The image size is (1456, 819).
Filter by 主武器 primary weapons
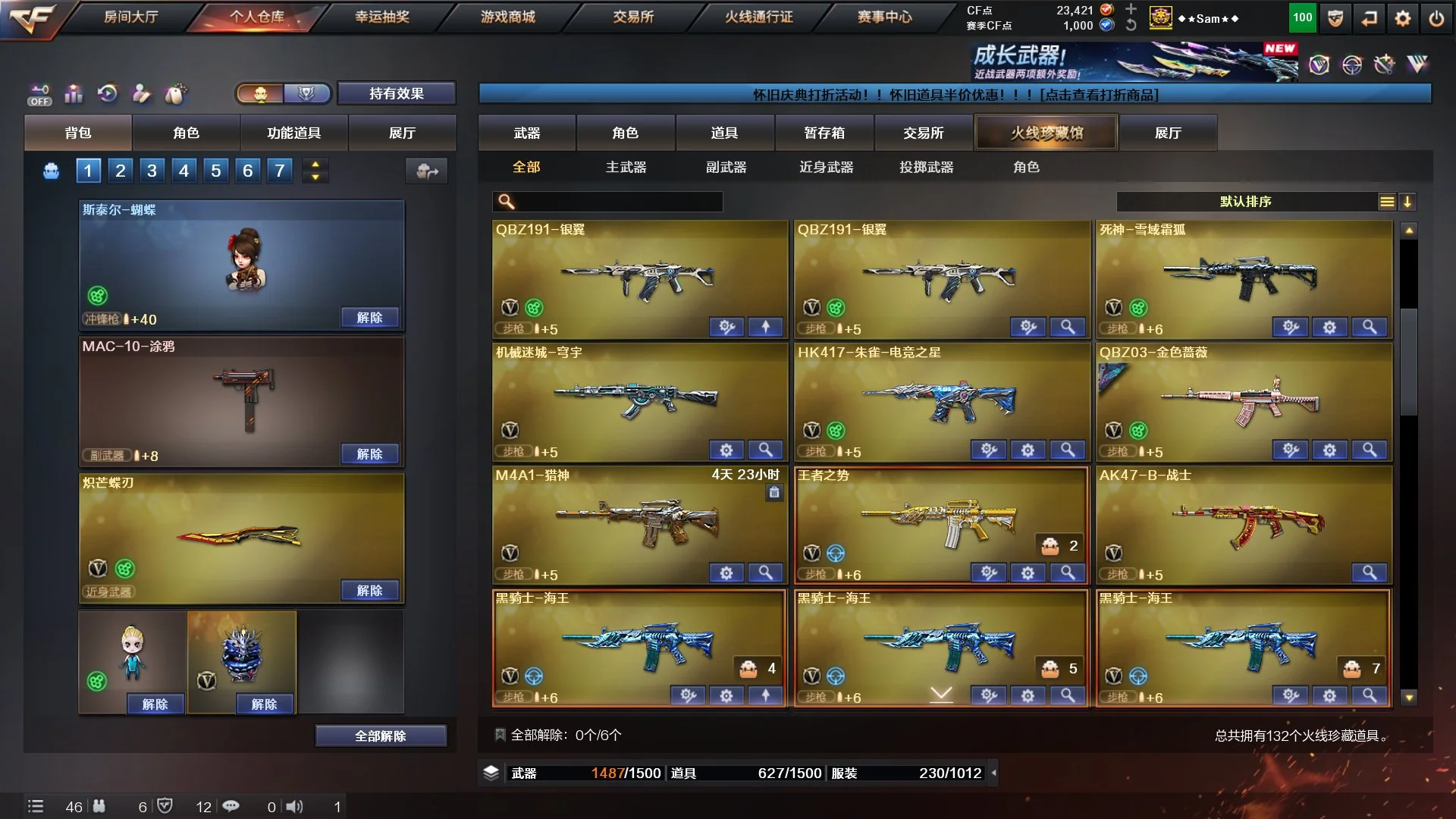[626, 167]
